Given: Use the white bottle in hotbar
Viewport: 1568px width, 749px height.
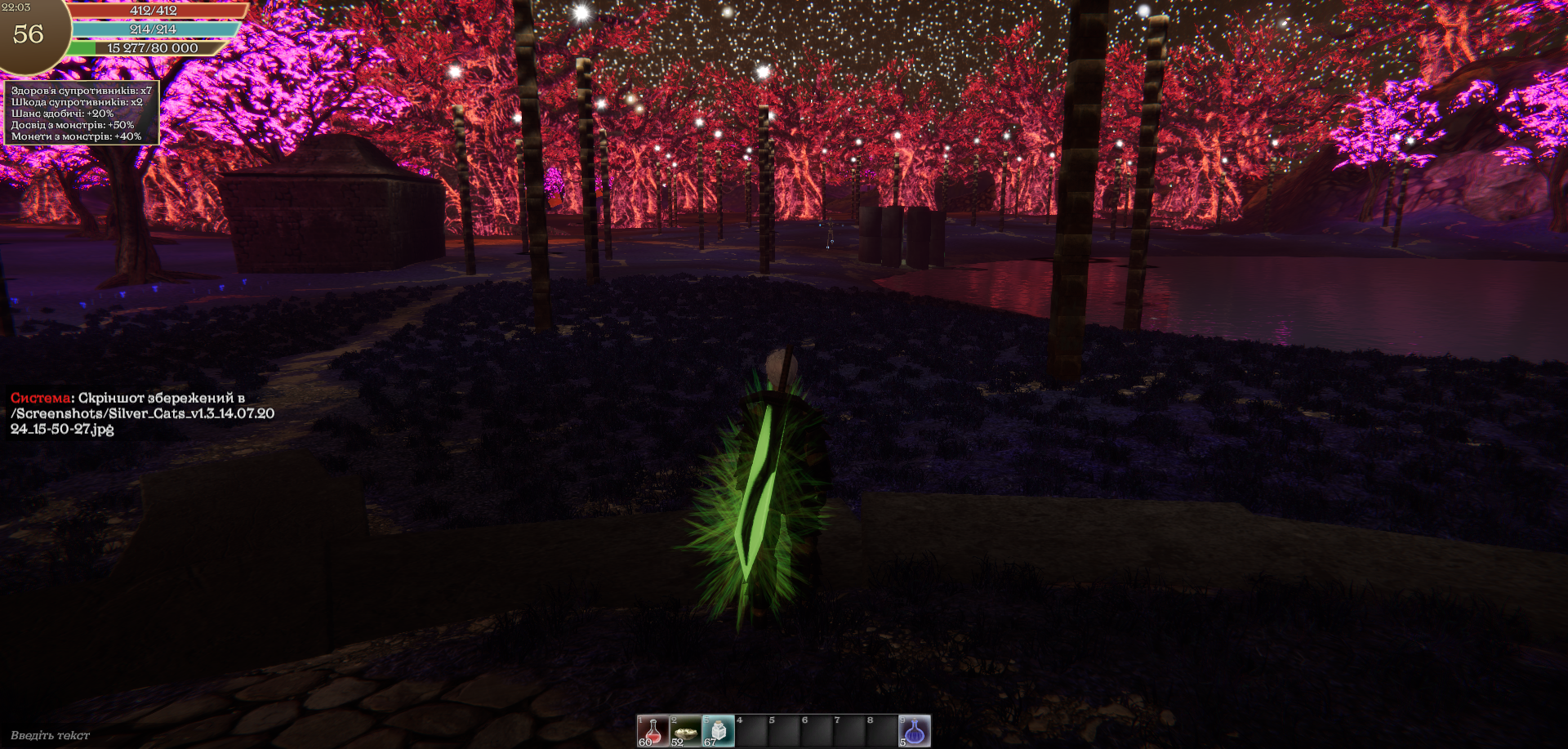Looking at the screenshot, I should pos(718,731).
